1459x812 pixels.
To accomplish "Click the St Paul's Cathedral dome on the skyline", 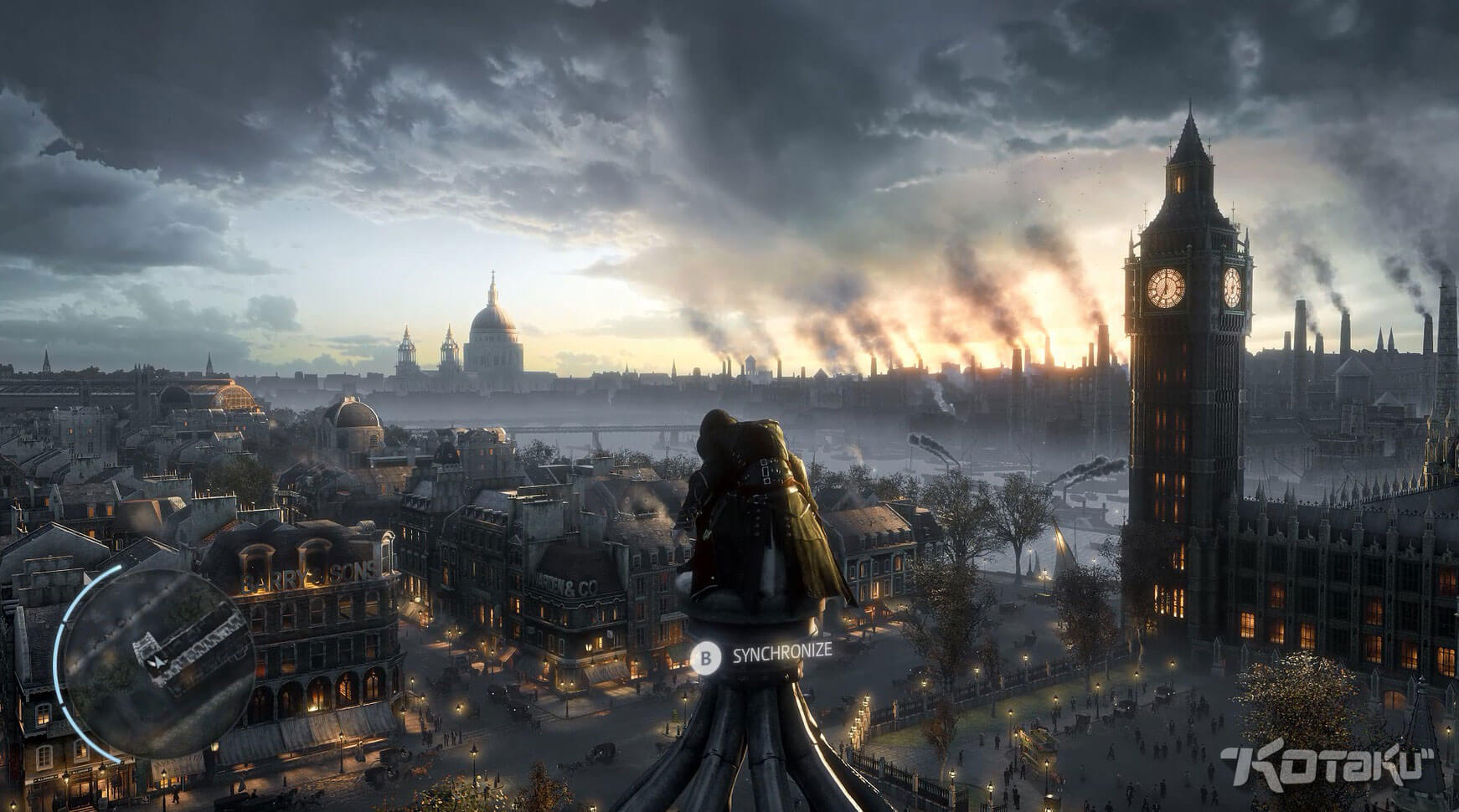I will coord(492,318).
